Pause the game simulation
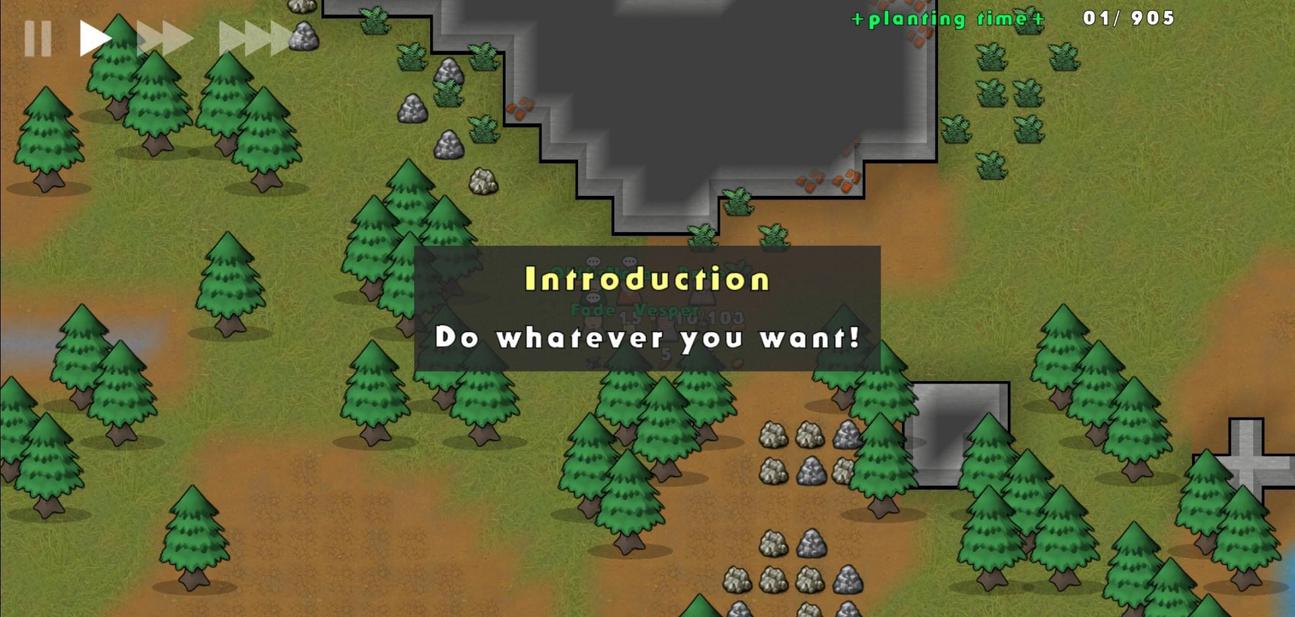1295x617 pixels. pos(38,38)
